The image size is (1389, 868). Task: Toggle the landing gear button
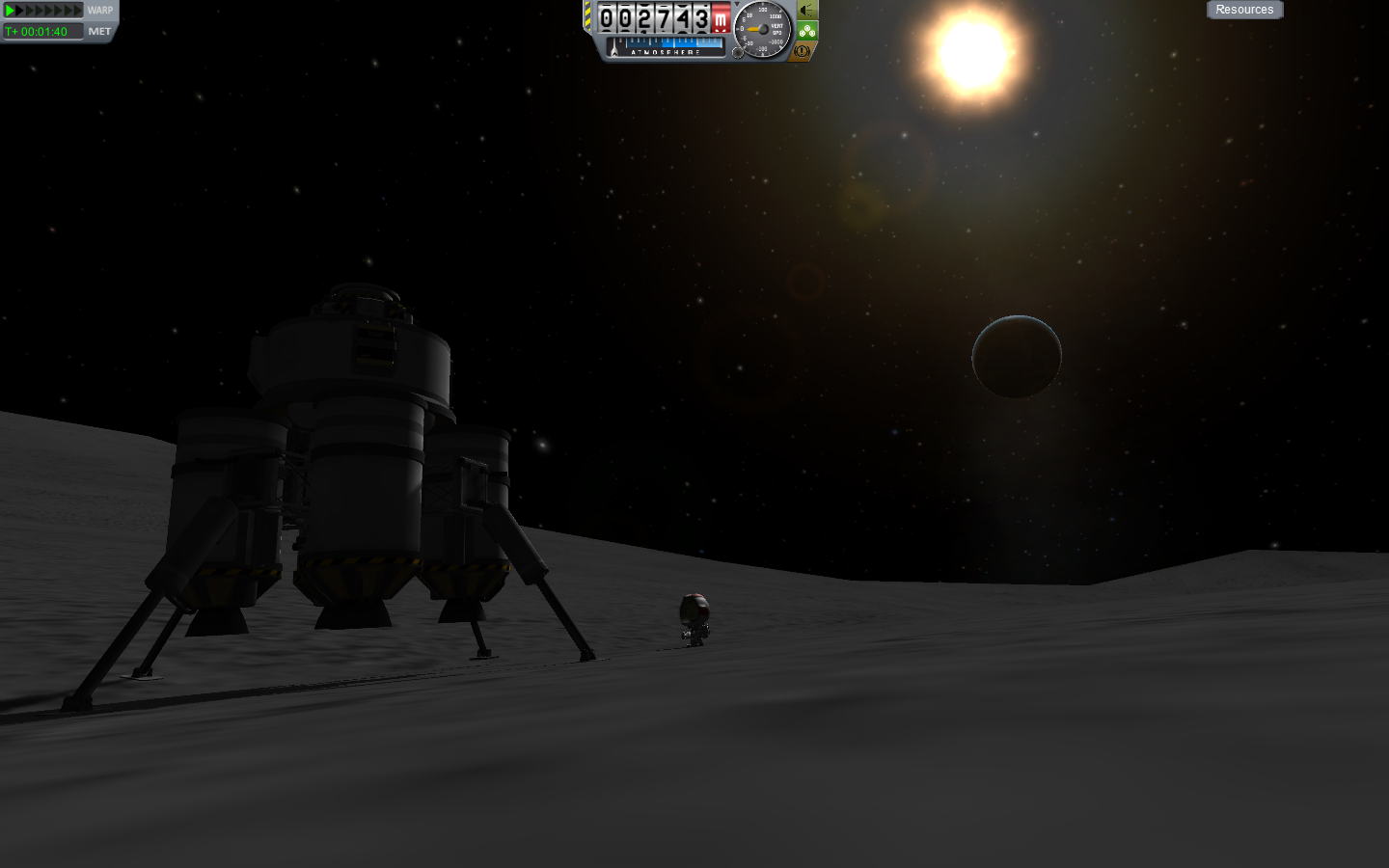coord(807,31)
